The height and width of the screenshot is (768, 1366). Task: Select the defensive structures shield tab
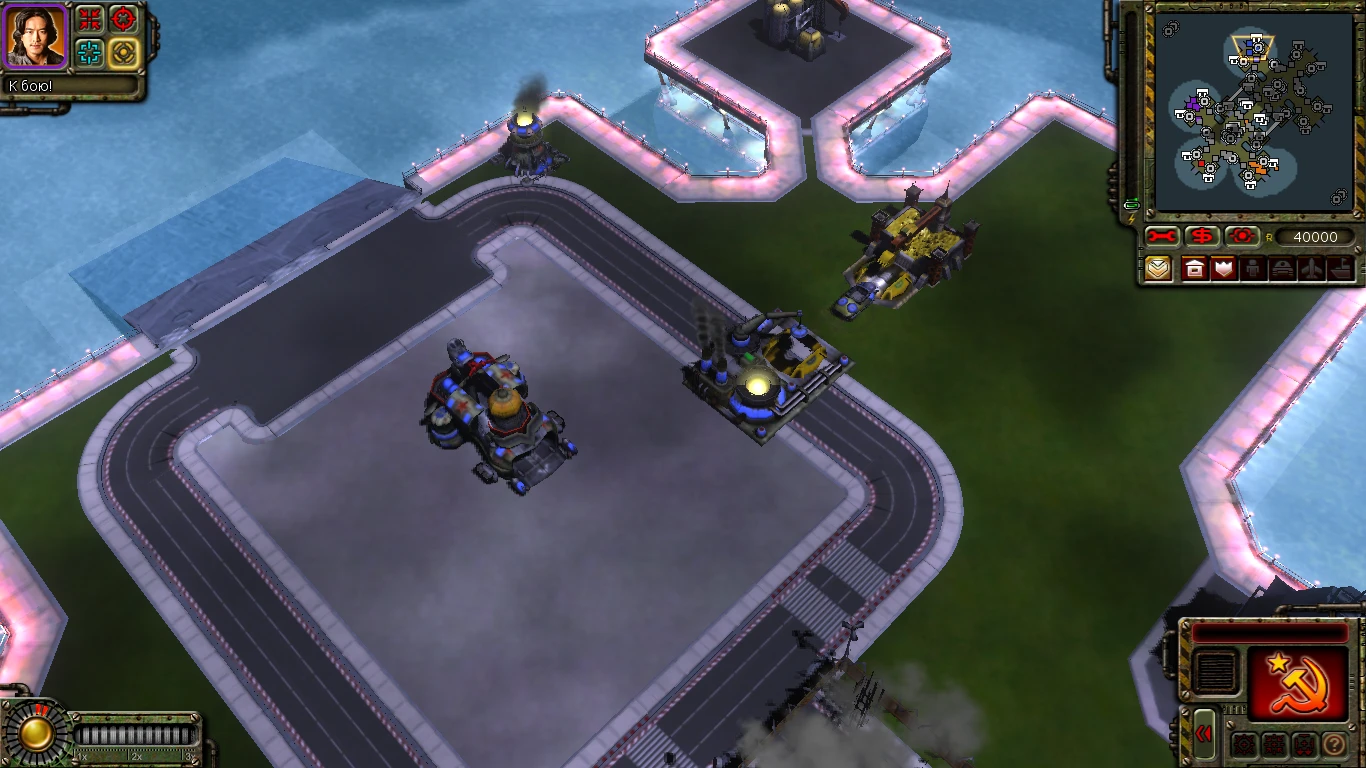point(1222,268)
